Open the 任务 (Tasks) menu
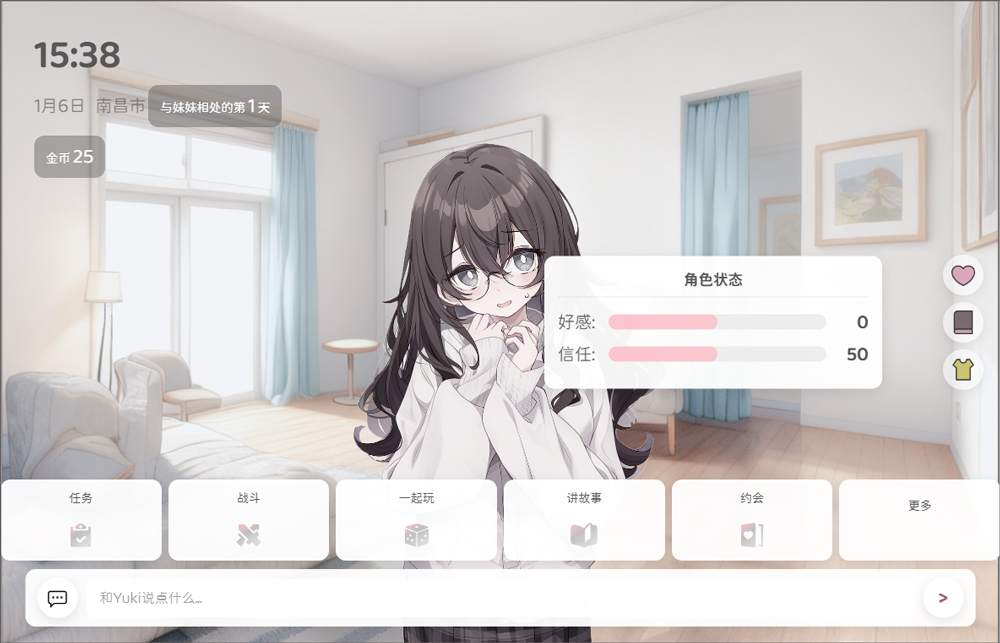 (x=81, y=520)
